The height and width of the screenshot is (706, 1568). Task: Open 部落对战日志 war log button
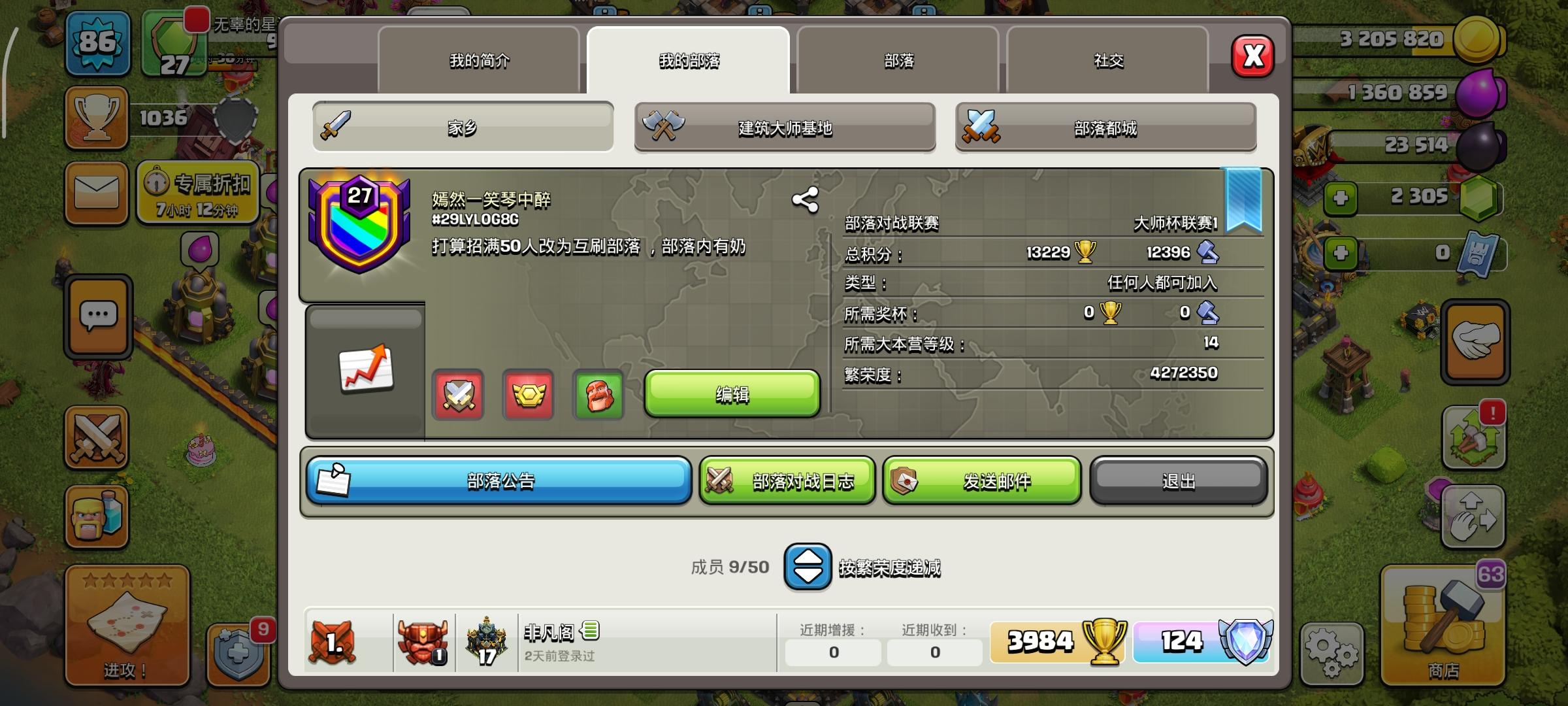tap(787, 481)
